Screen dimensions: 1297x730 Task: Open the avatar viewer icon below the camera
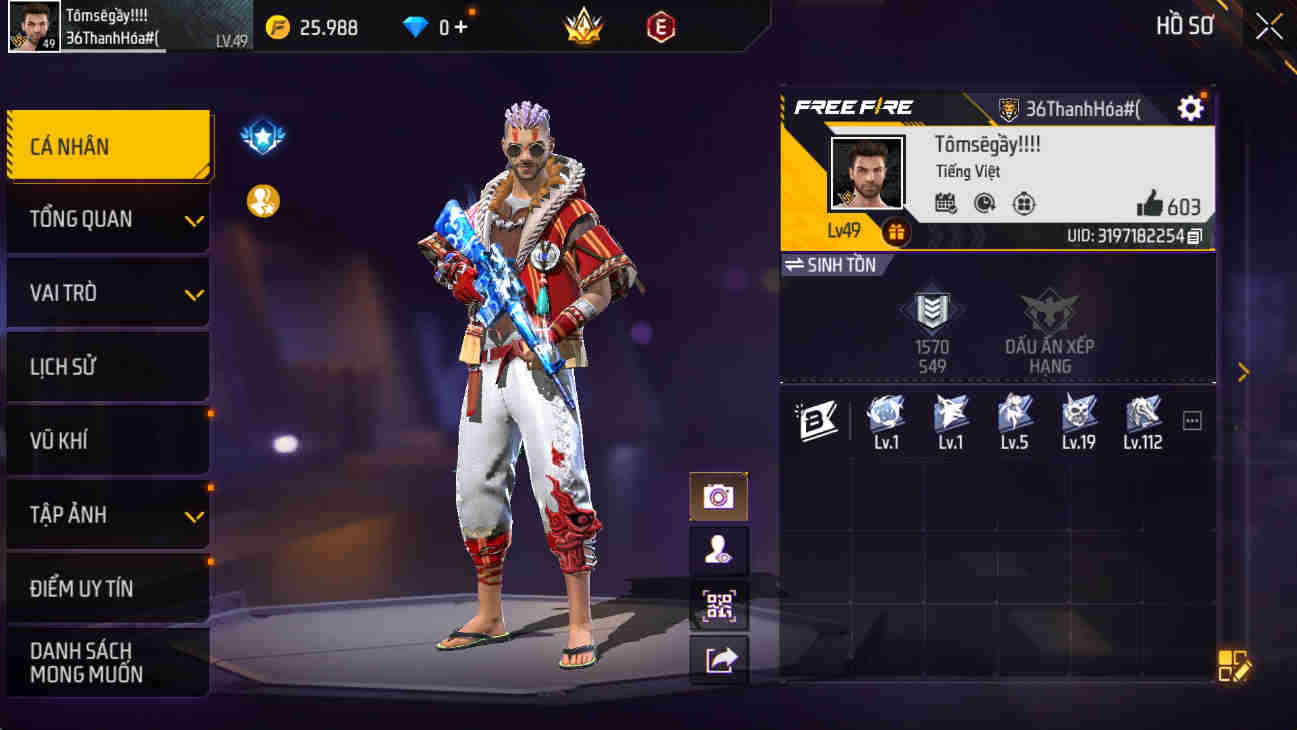point(718,551)
